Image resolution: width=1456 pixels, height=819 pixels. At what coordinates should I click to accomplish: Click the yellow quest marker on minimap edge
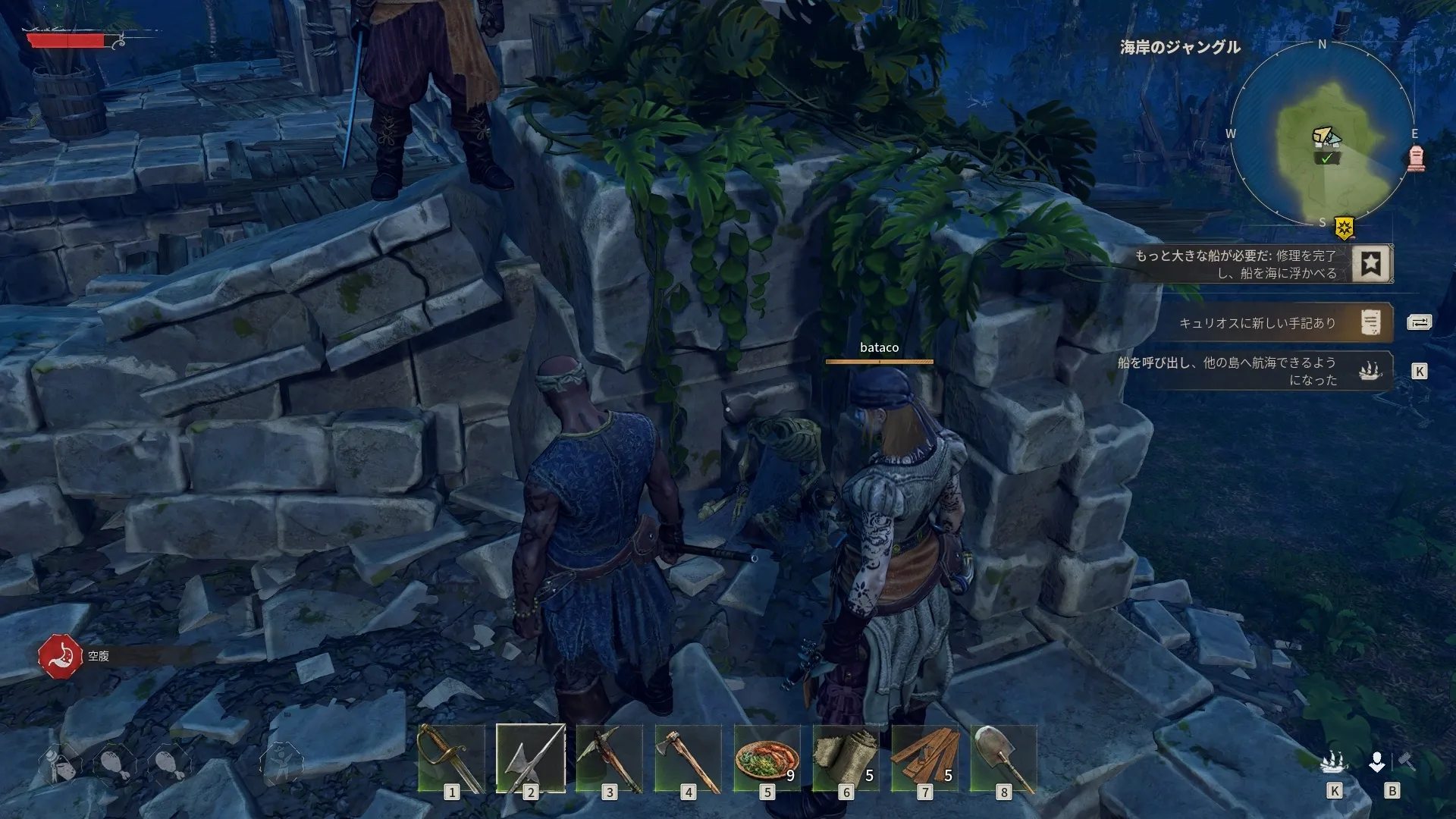[1345, 227]
